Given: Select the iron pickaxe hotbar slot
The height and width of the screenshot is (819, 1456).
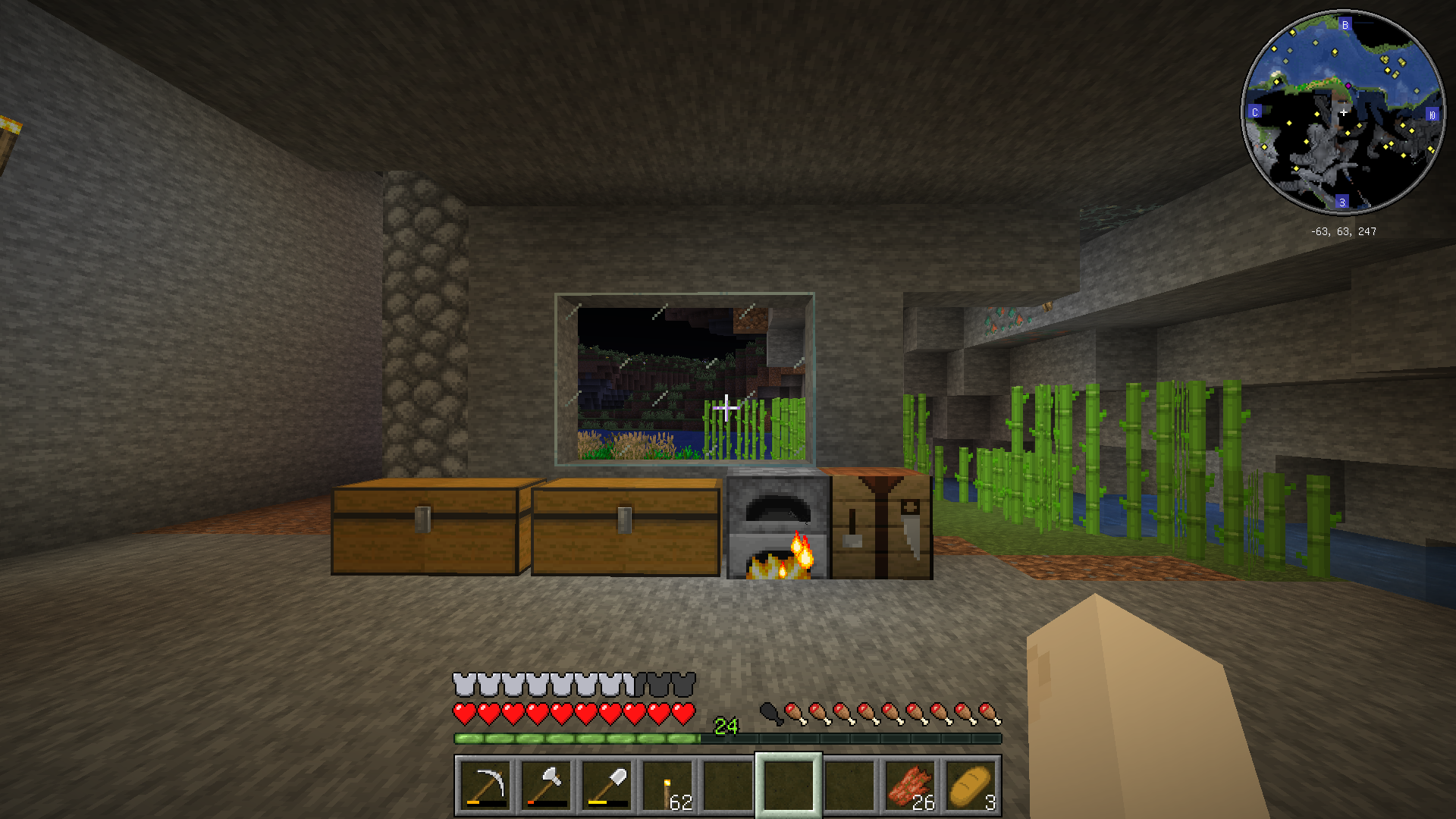Looking at the screenshot, I should click(x=485, y=786).
